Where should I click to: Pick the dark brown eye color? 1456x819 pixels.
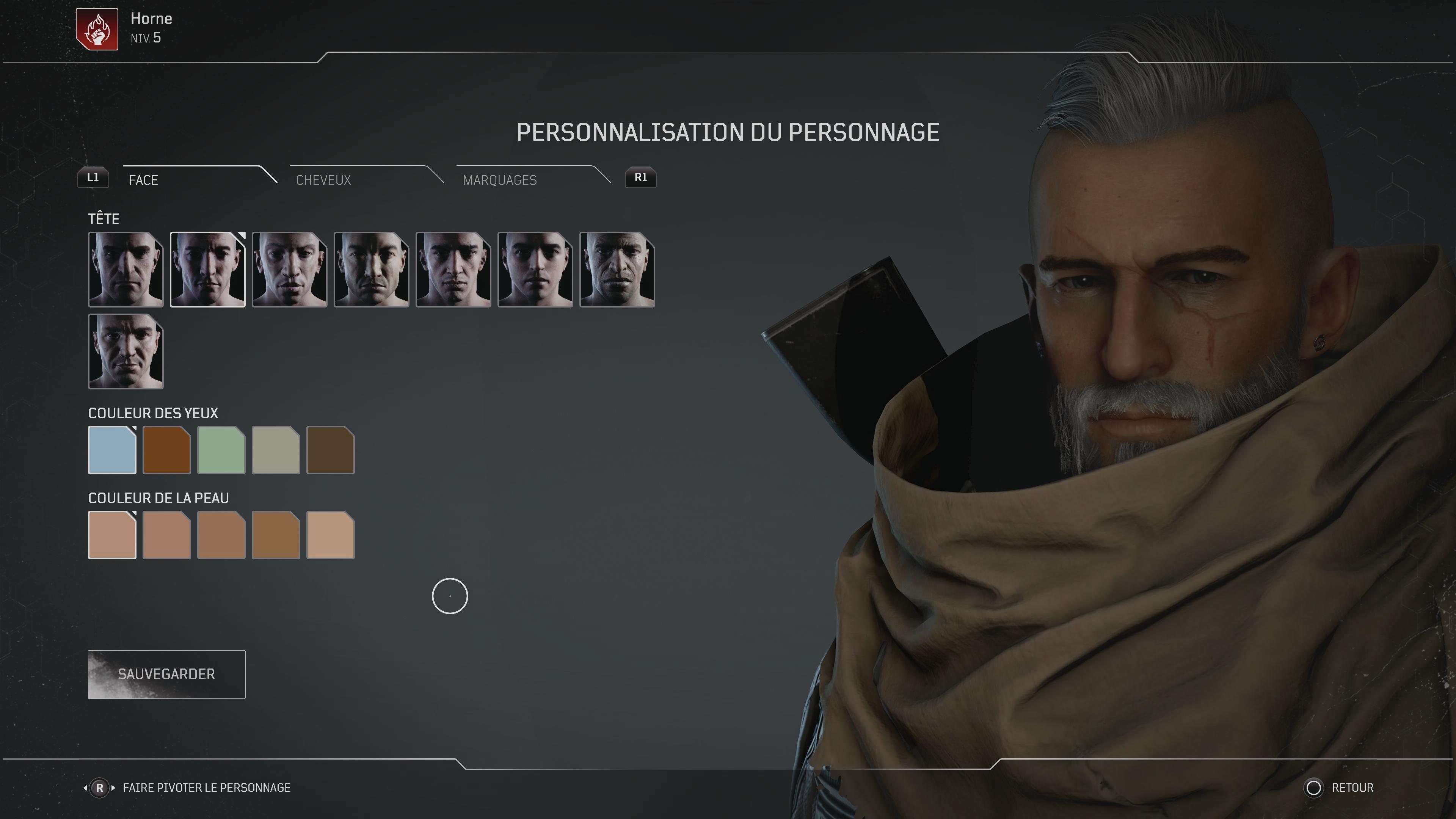point(330,450)
